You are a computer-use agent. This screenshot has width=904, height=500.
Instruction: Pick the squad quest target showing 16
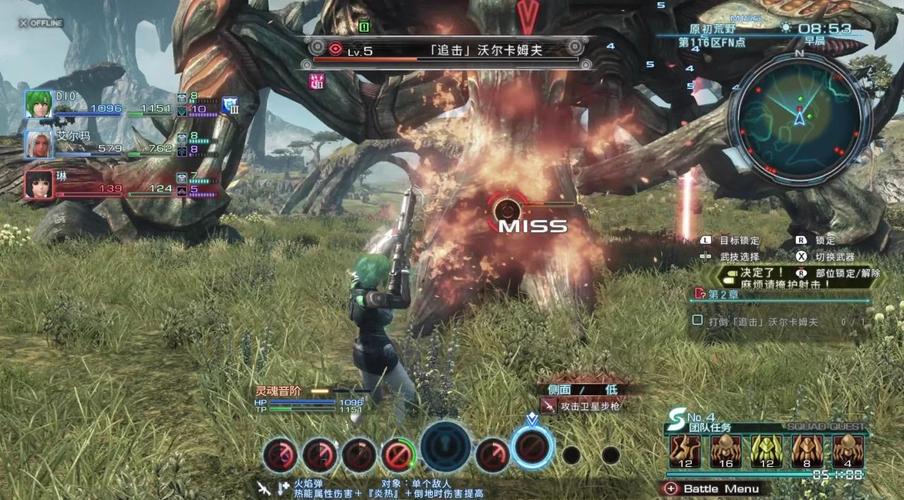click(726, 451)
